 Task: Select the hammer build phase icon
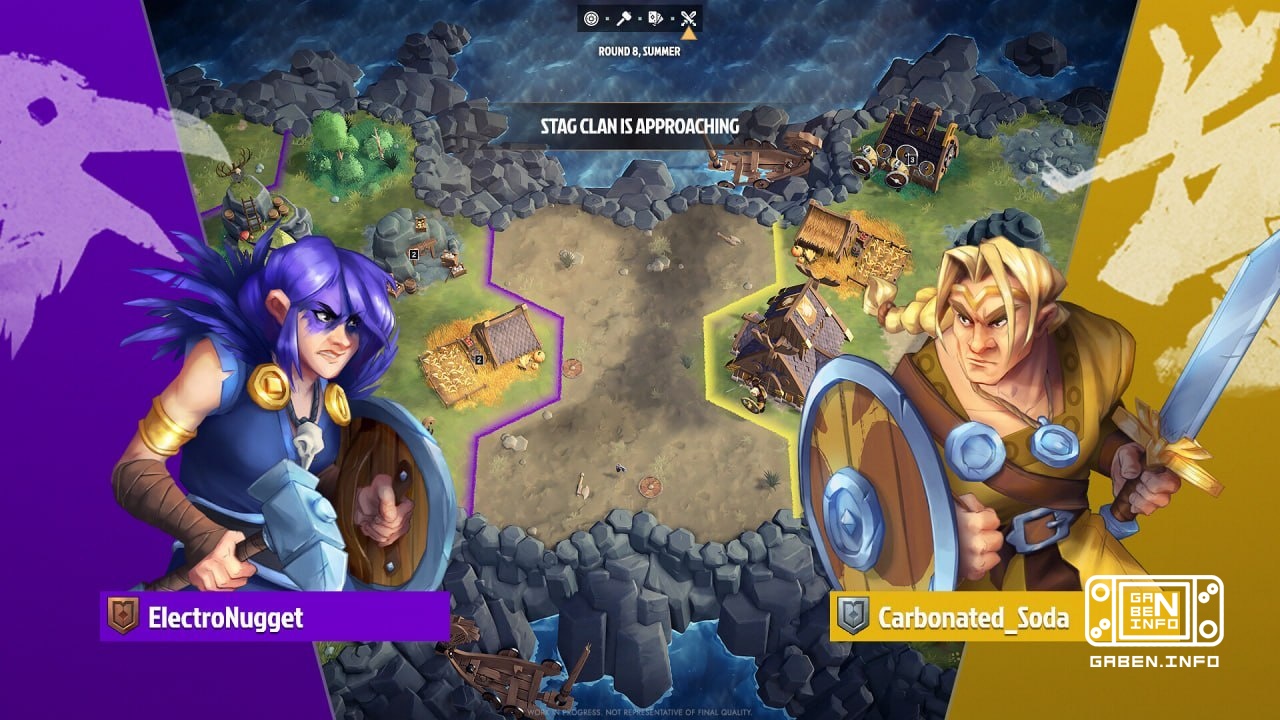tap(623, 17)
